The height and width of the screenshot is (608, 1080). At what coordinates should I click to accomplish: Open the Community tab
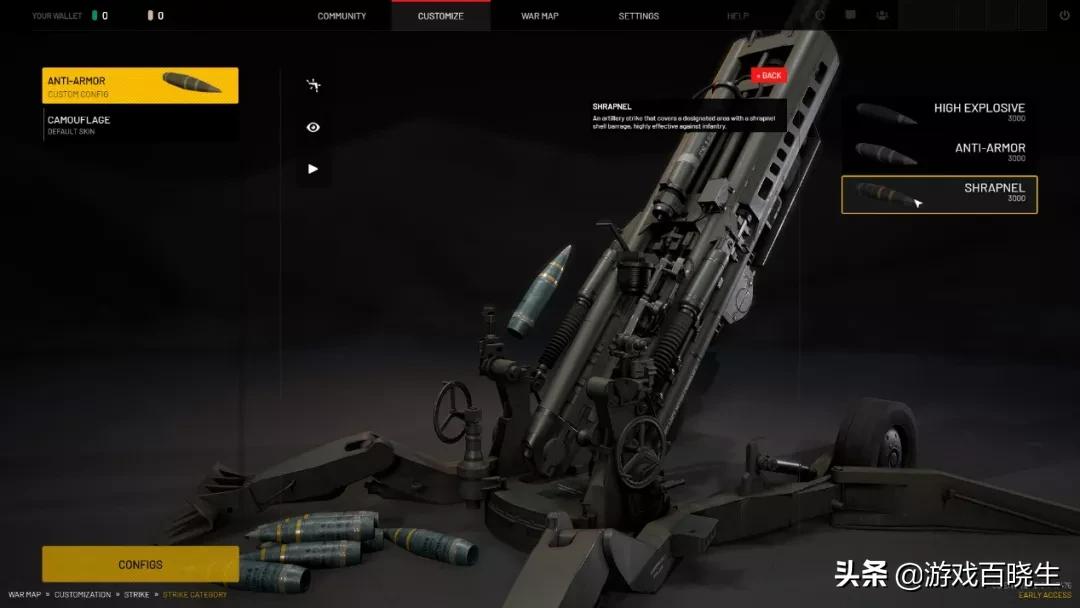click(342, 16)
